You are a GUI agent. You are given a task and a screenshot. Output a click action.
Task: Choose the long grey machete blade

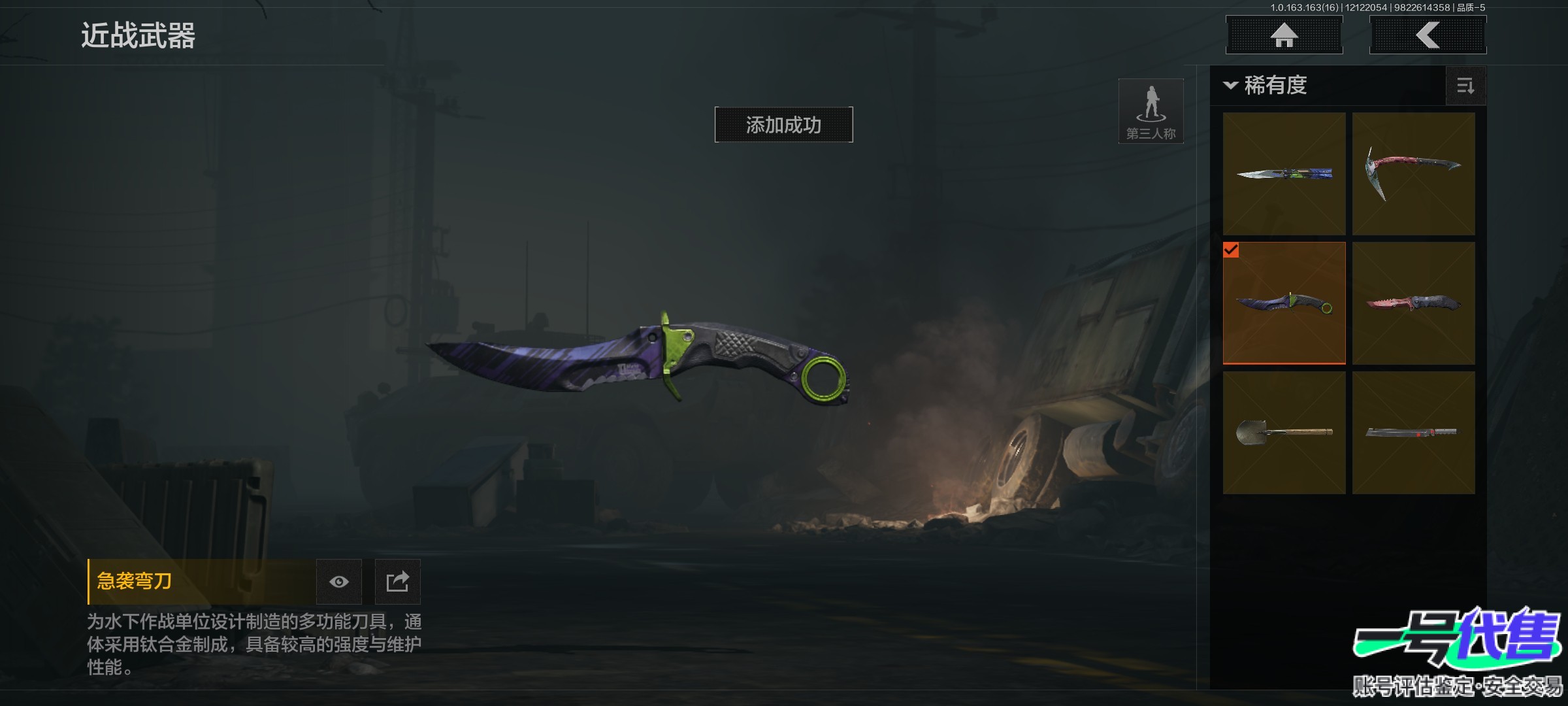[1413, 432]
